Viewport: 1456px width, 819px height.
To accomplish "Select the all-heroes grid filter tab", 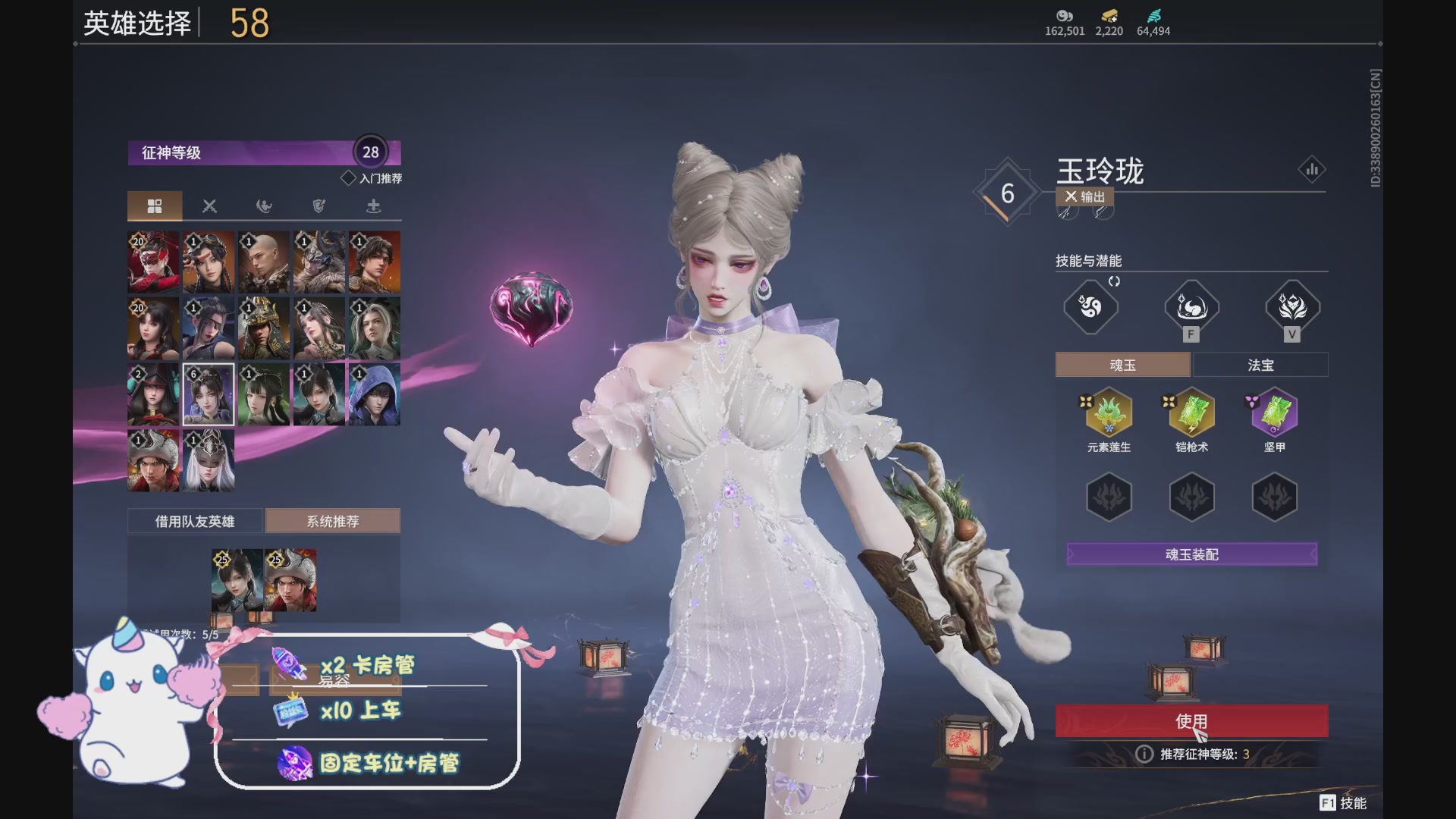I will pos(155,206).
